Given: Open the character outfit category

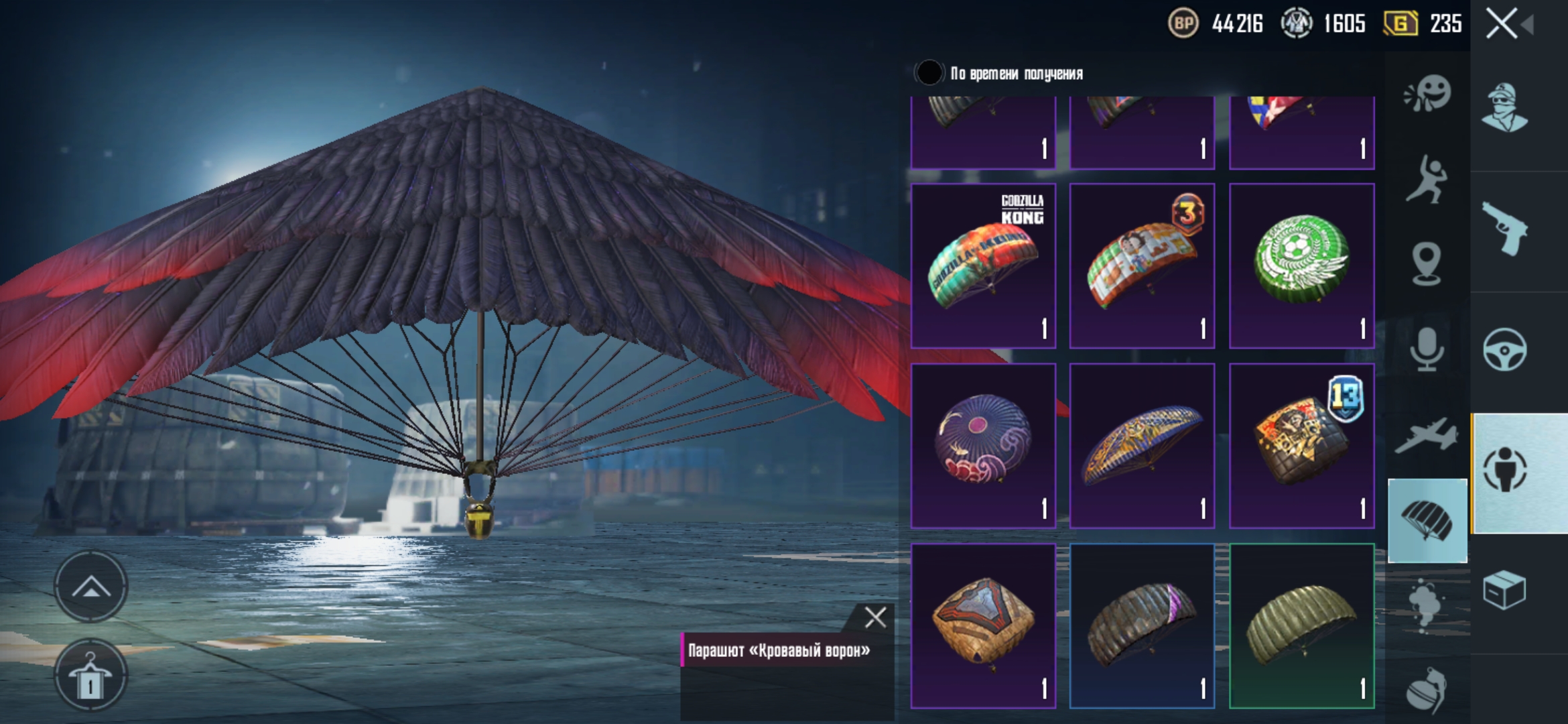Looking at the screenshot, I should click(x=1505, y=107).
